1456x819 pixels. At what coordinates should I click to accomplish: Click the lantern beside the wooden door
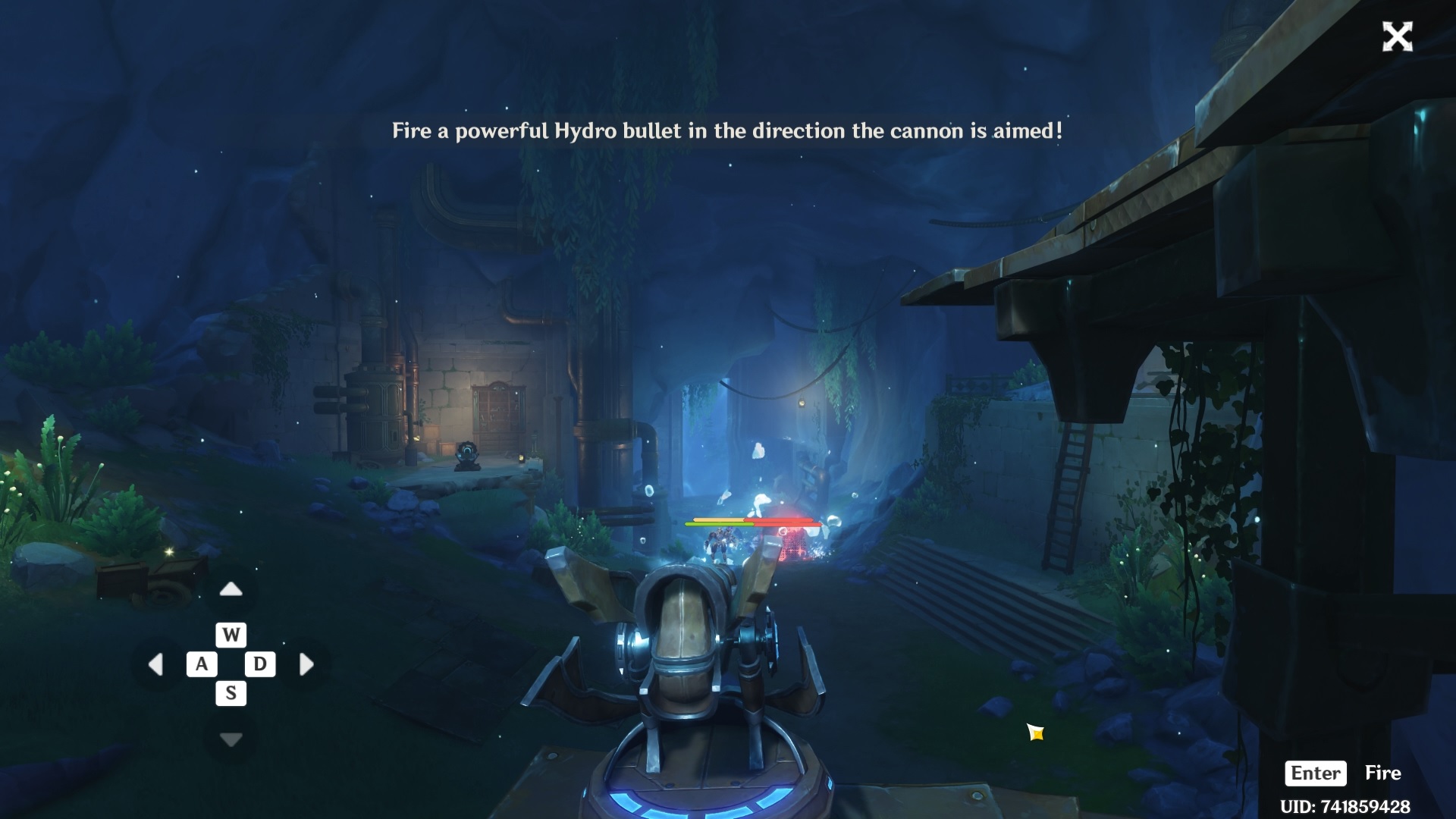pos(522,458)
